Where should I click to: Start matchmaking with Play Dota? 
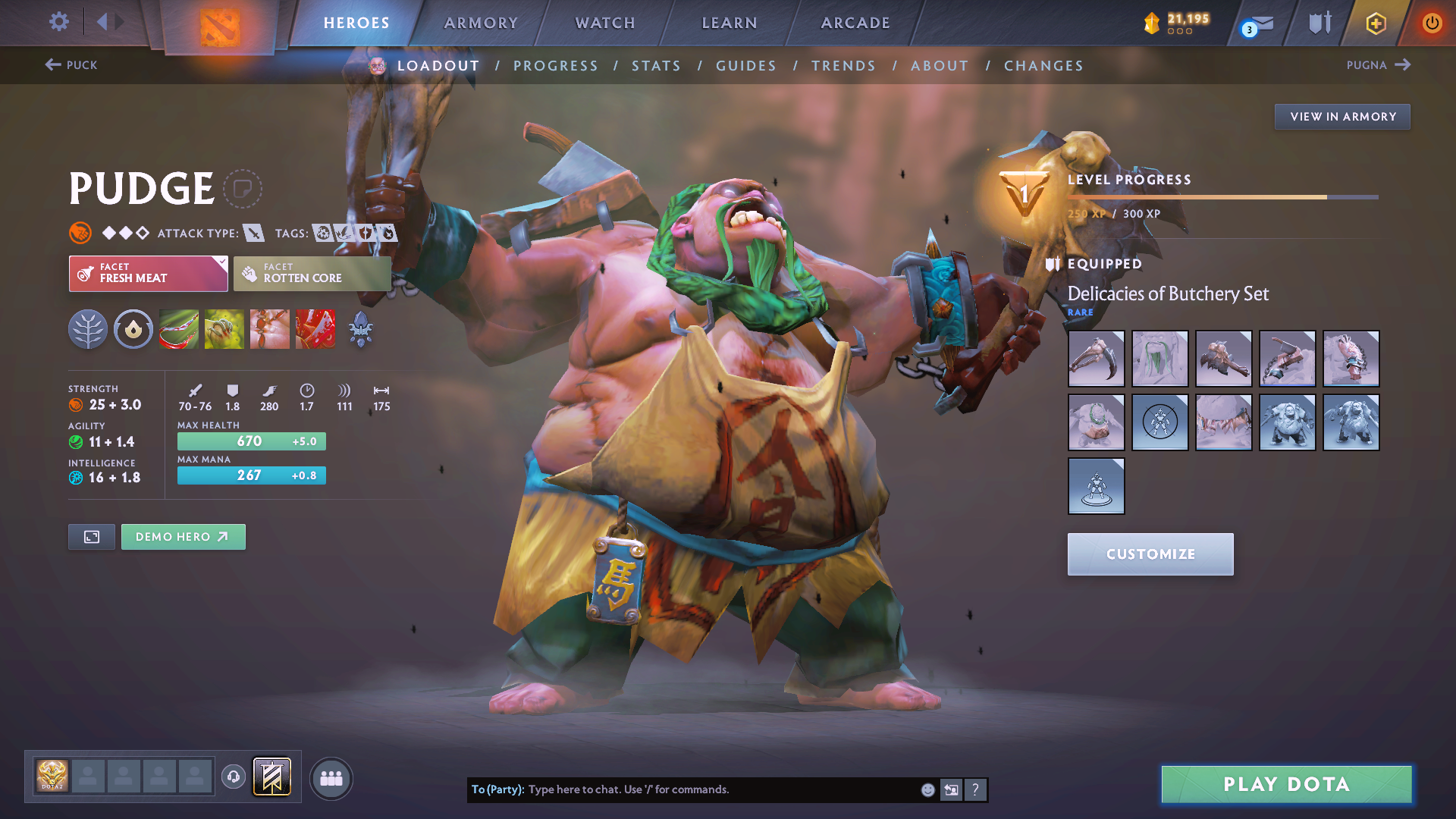click(1286, 784)
